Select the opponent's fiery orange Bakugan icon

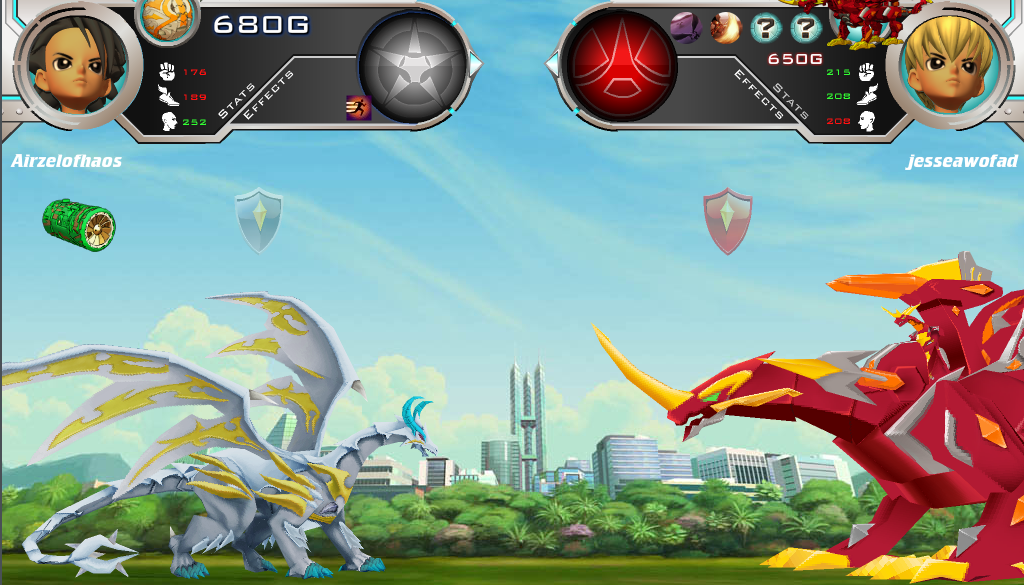tap(725, 27)
